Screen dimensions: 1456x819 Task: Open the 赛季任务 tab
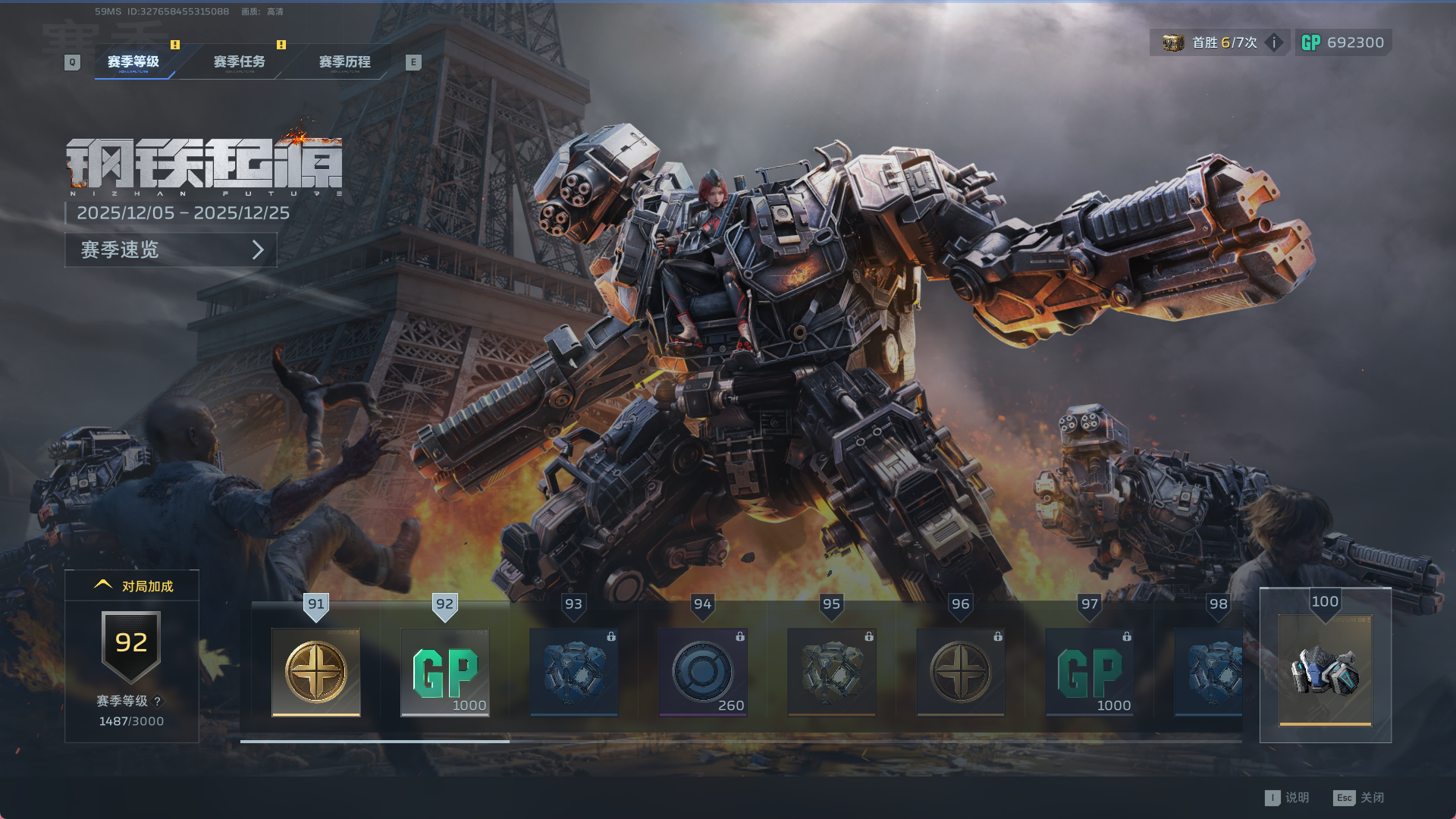click(x=239, y=61)
